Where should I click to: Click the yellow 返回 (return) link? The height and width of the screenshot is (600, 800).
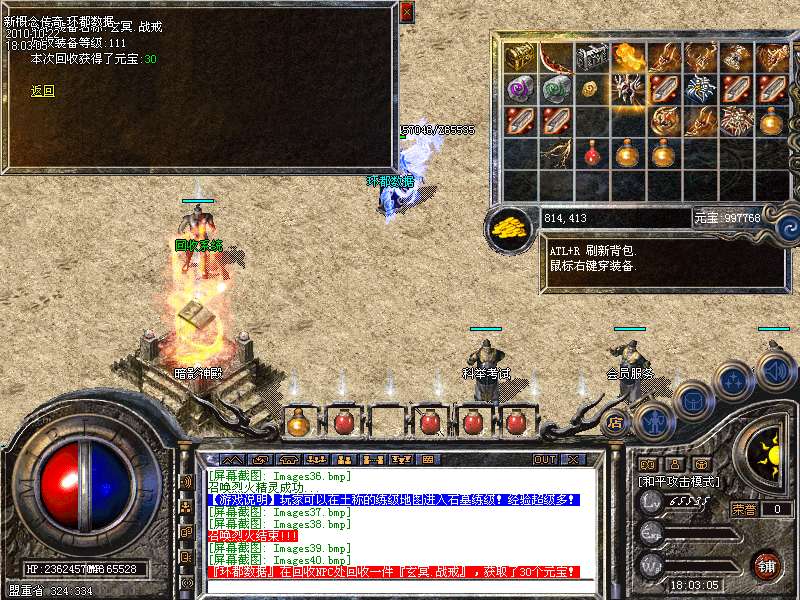[42, 91]
